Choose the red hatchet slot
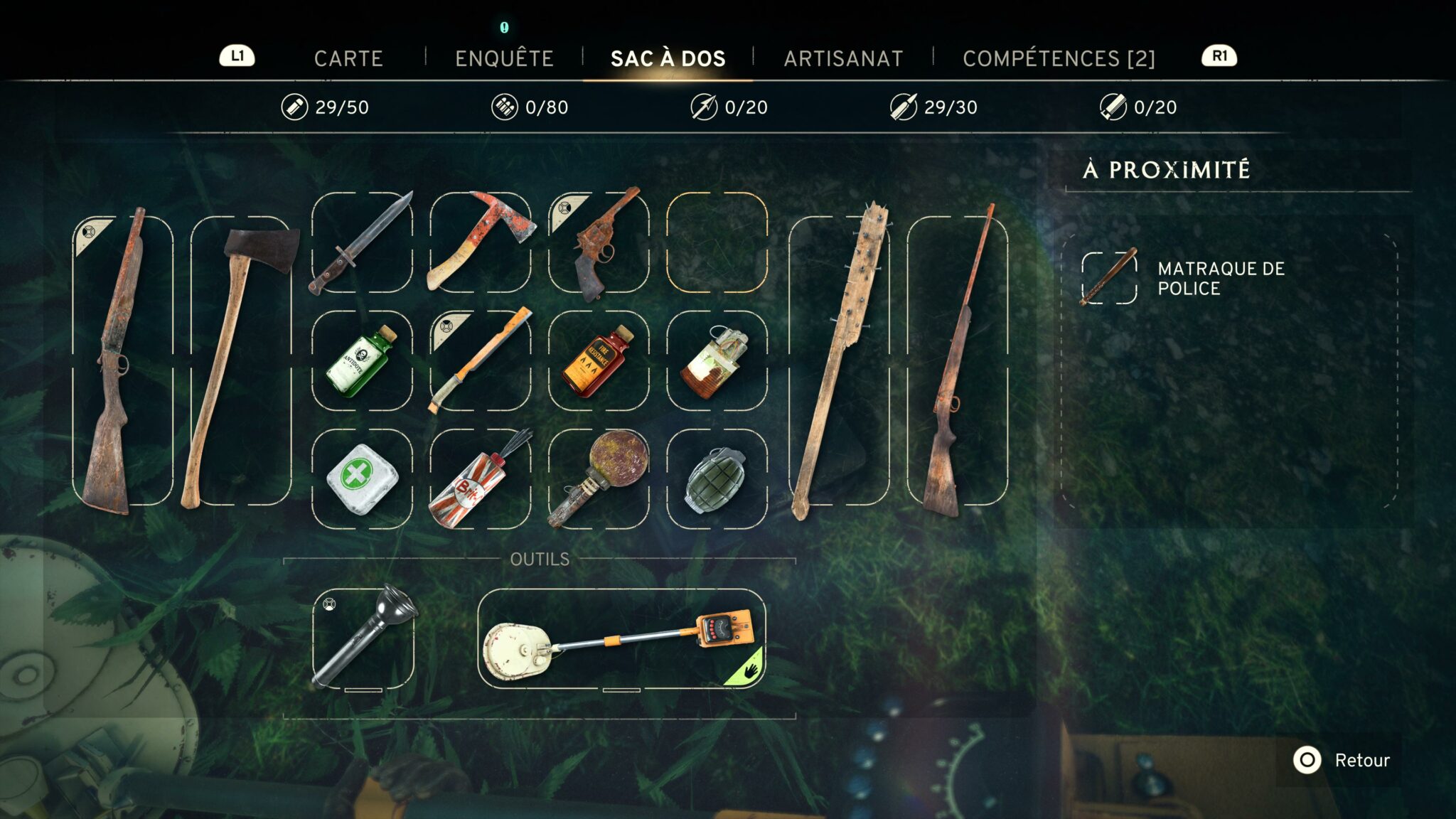The height and width of the screenshot is (819, 1456). [481, 242]
